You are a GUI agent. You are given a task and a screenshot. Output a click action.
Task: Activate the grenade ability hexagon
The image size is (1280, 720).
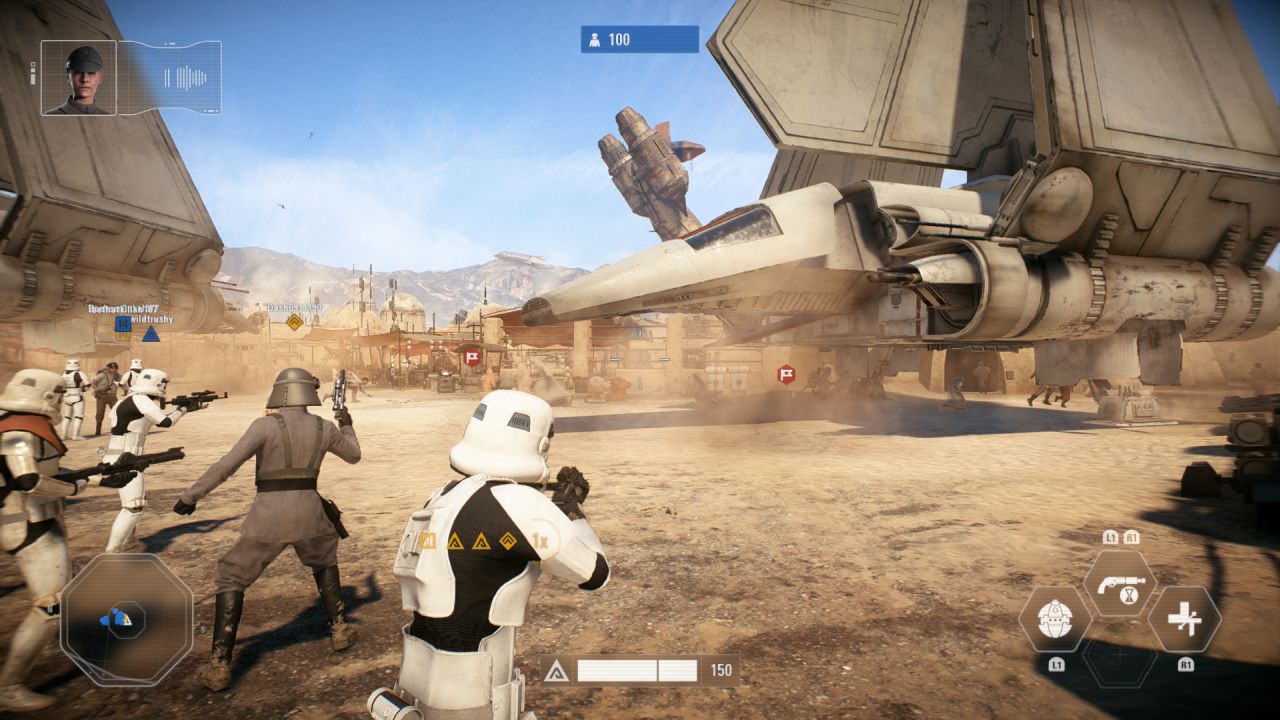pos(1054,620)
